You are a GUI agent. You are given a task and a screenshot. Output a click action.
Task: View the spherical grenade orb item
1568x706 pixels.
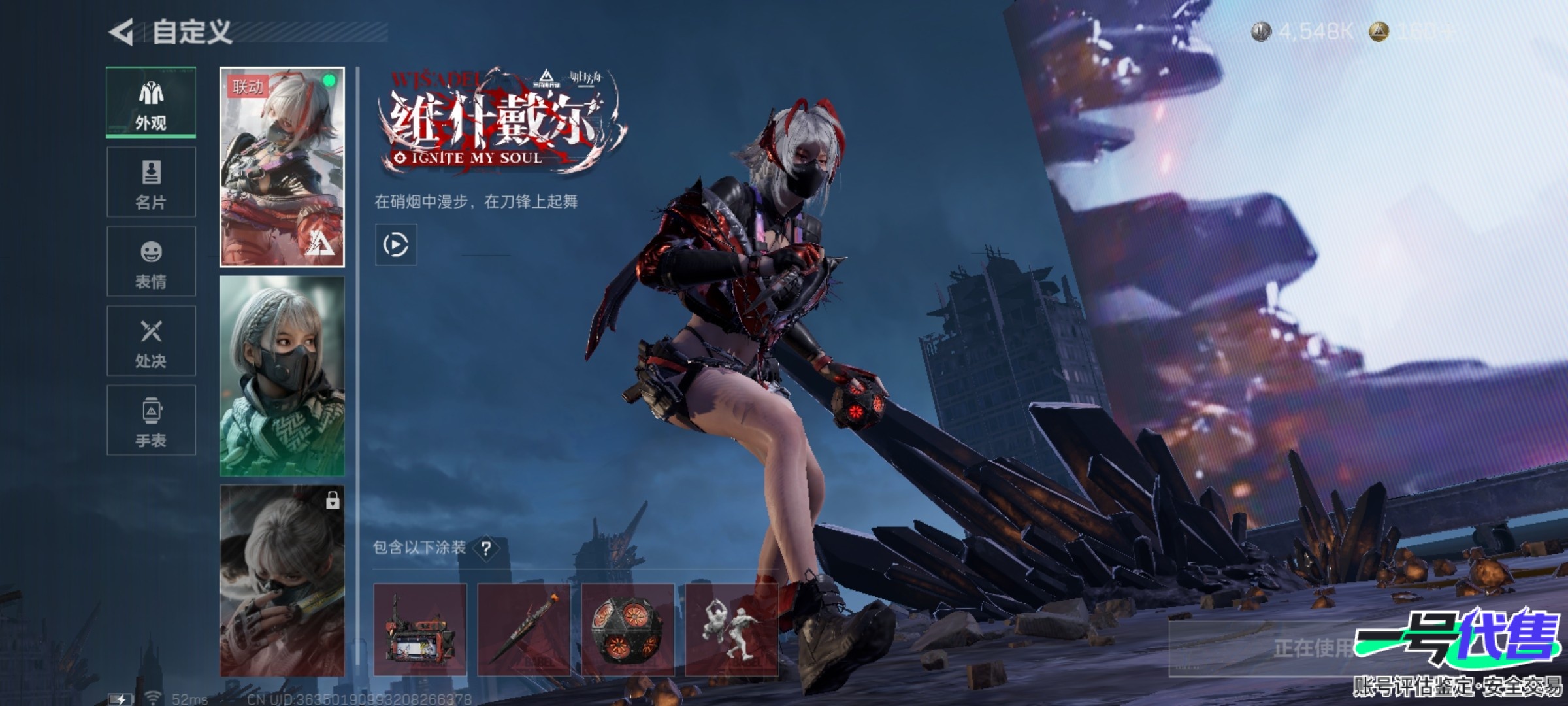628,630
